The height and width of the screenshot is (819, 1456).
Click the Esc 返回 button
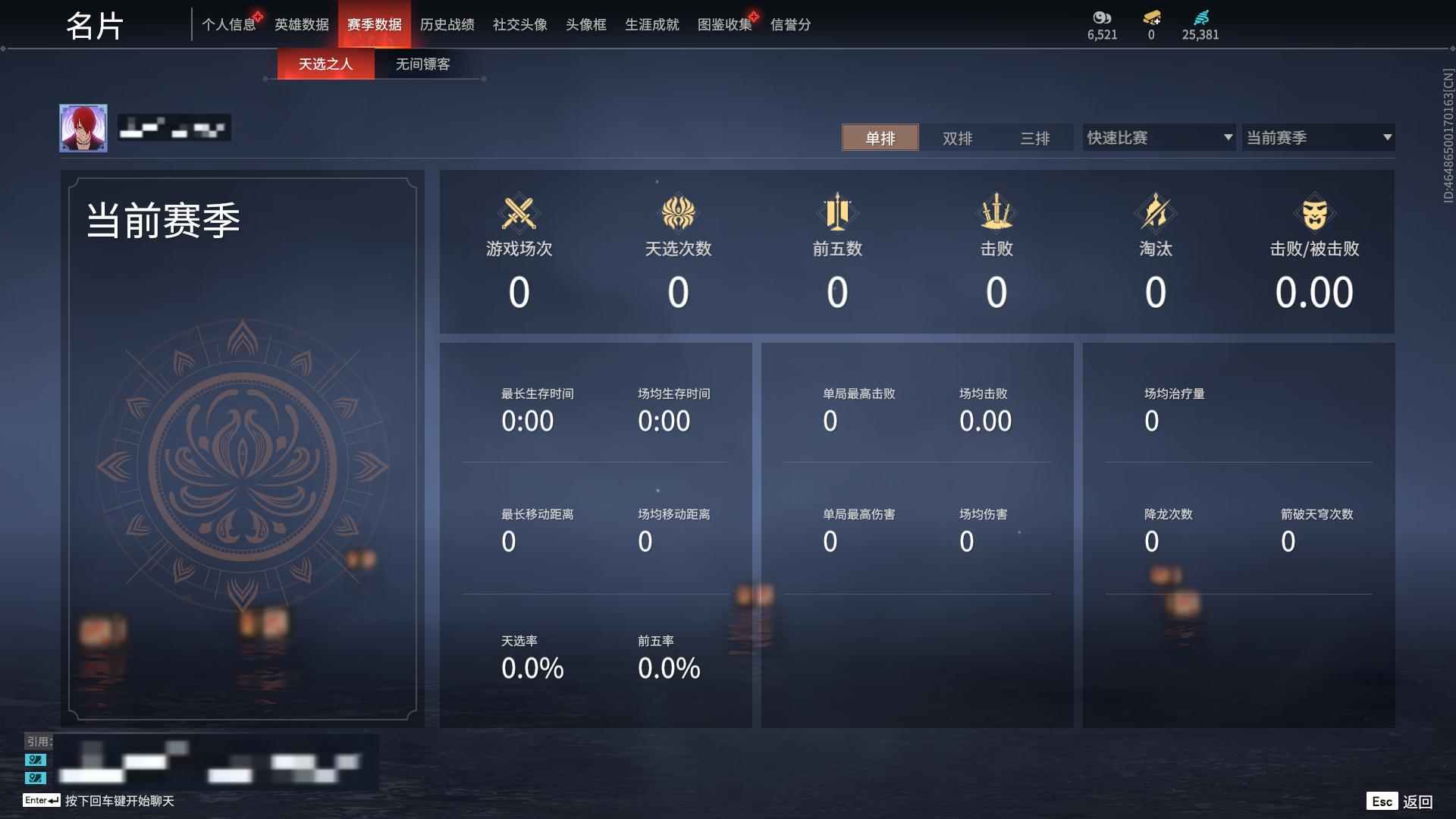(x=1399, y=800)
